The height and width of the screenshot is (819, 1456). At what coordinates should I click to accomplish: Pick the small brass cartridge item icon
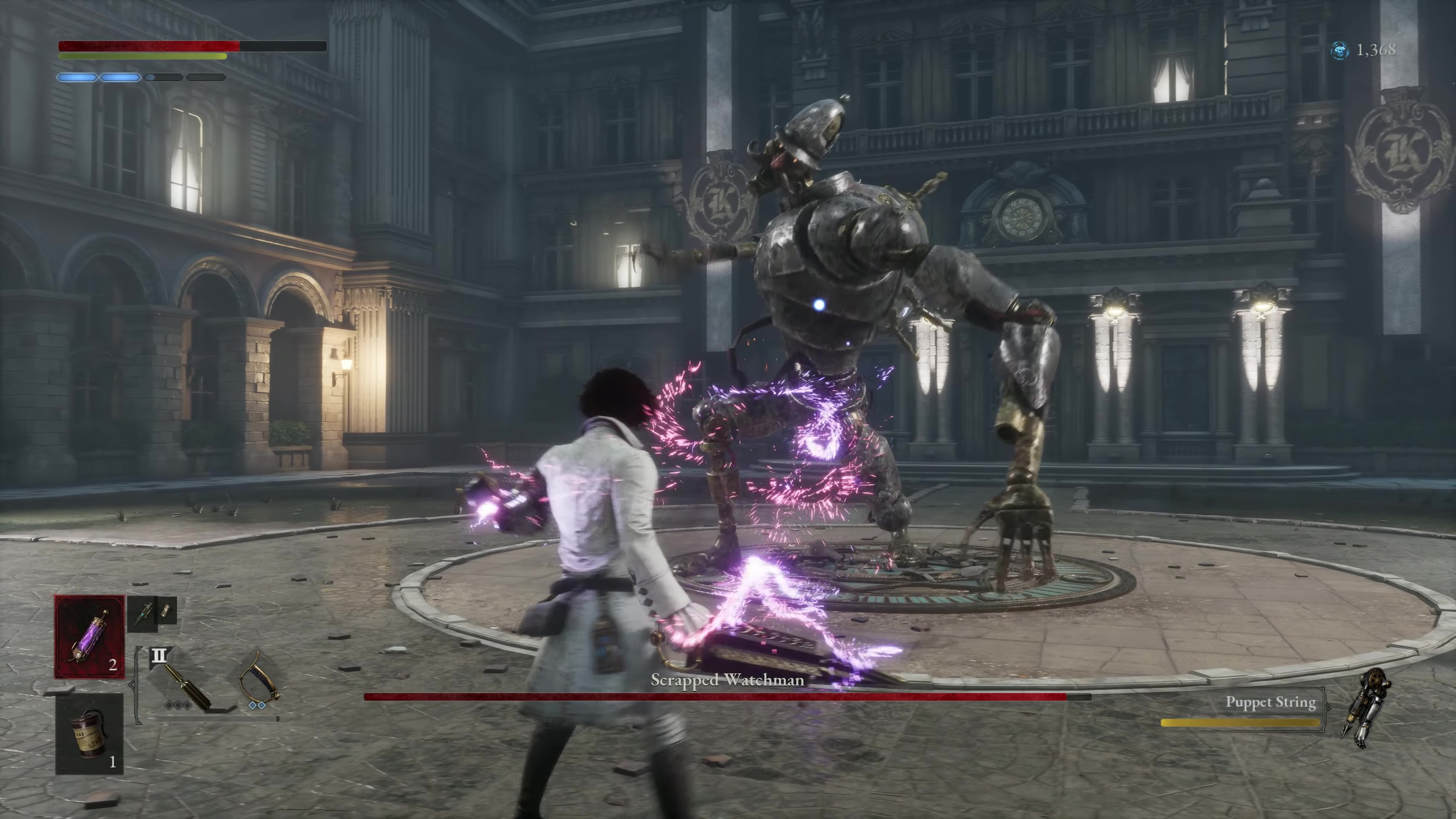point(166,610)
